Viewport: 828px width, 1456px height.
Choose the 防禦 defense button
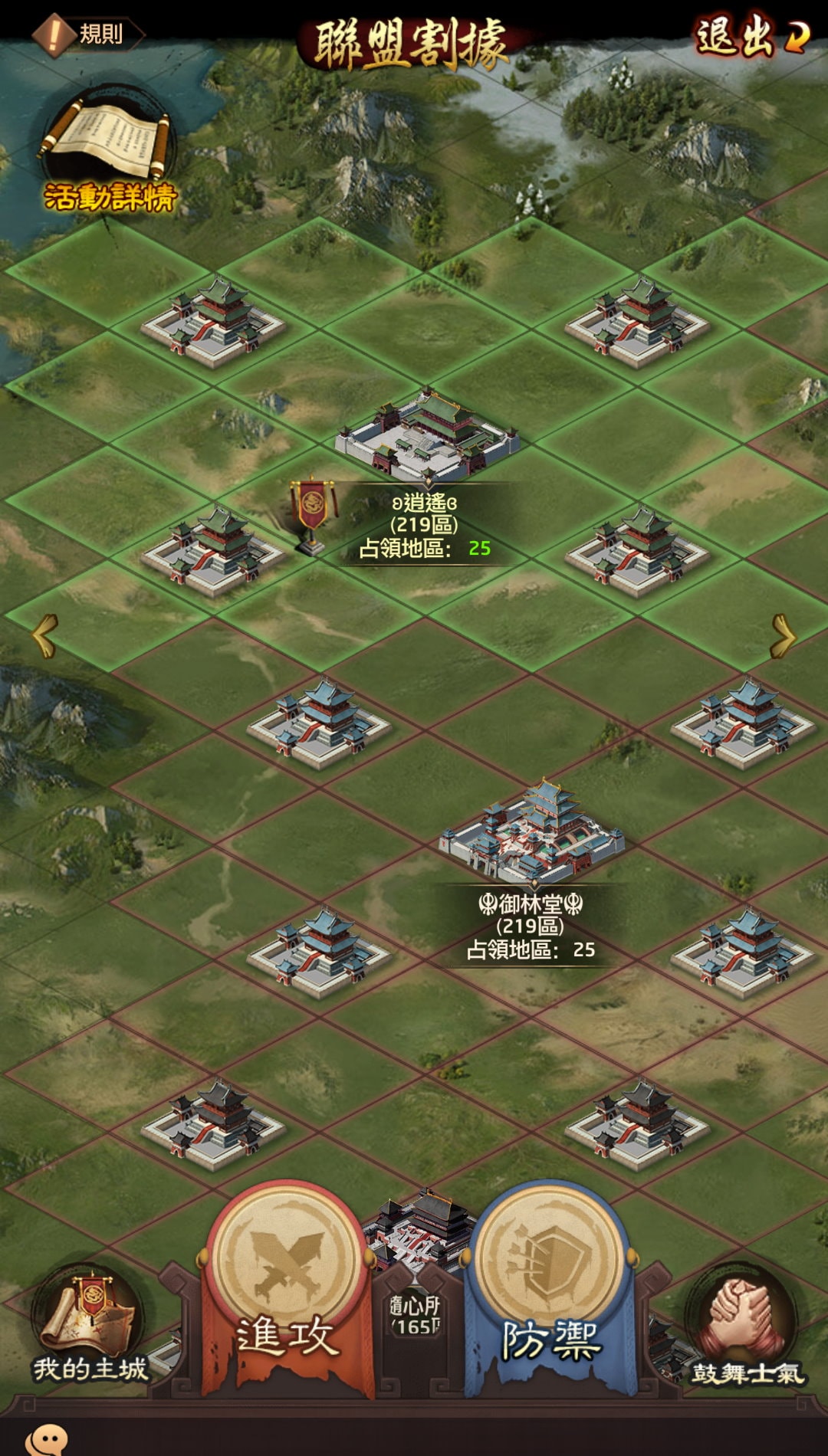(550, 1287)
